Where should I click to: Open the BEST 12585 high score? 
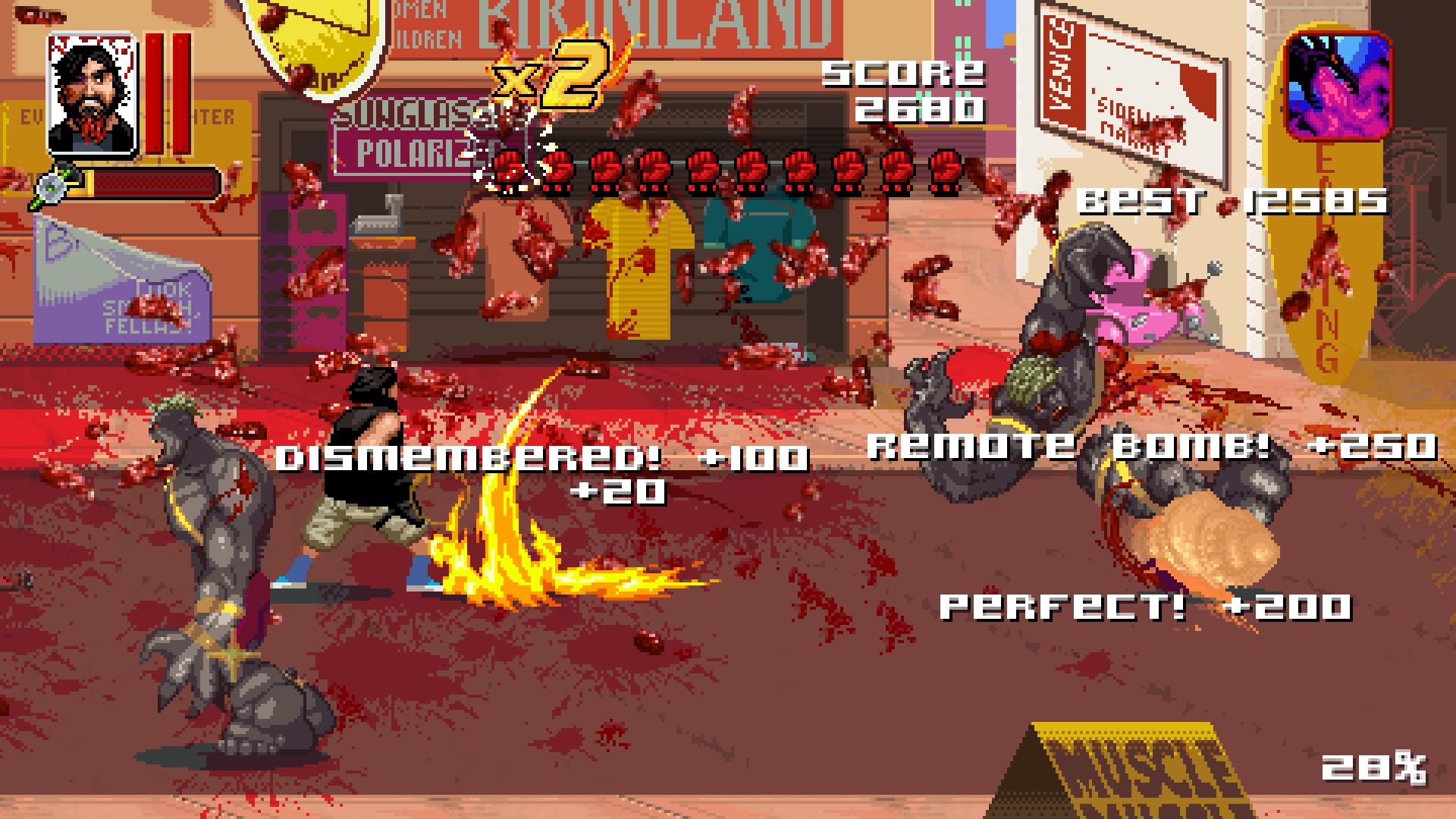1232,201
